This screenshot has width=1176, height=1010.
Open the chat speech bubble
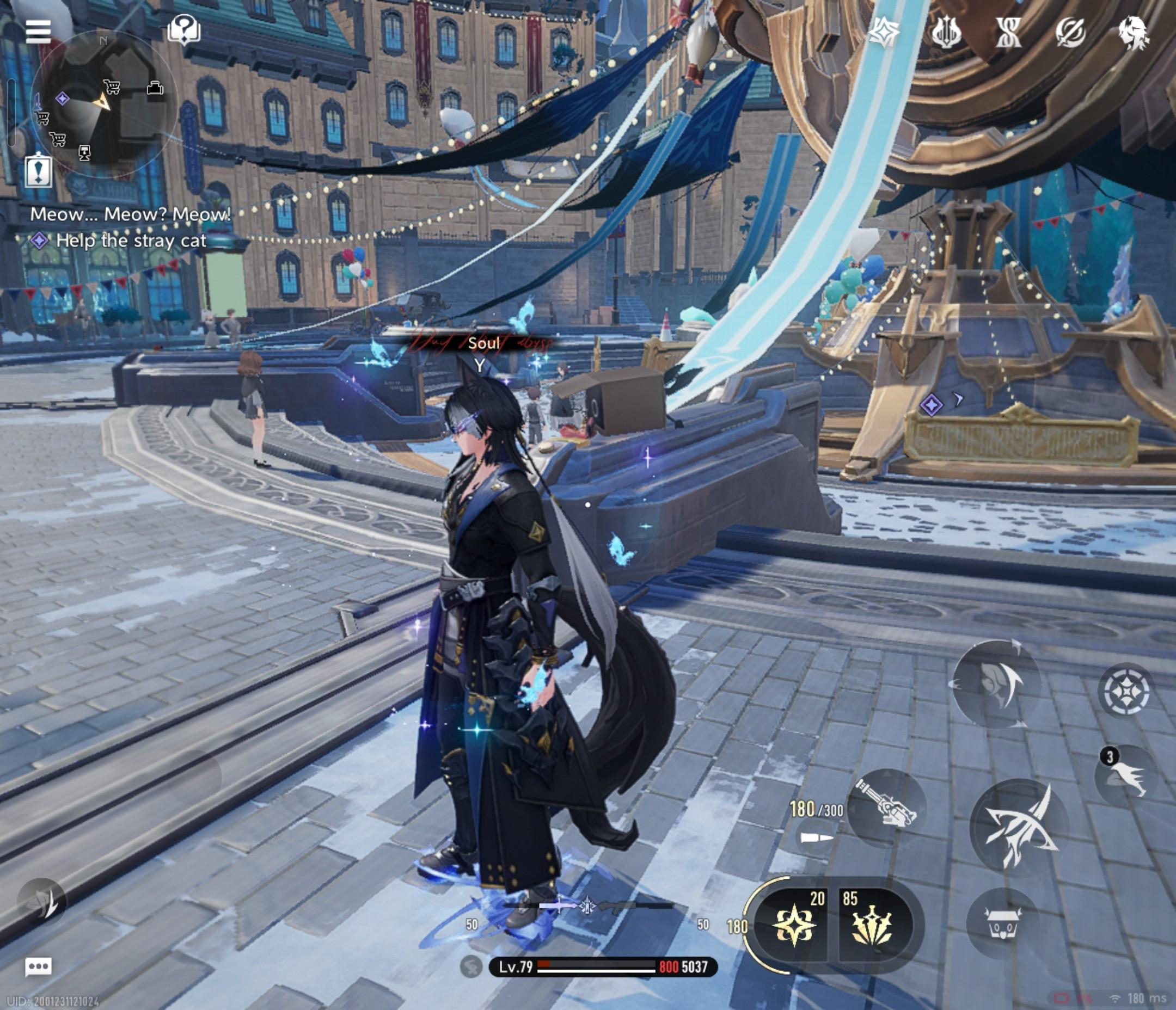tap(39, 966)
